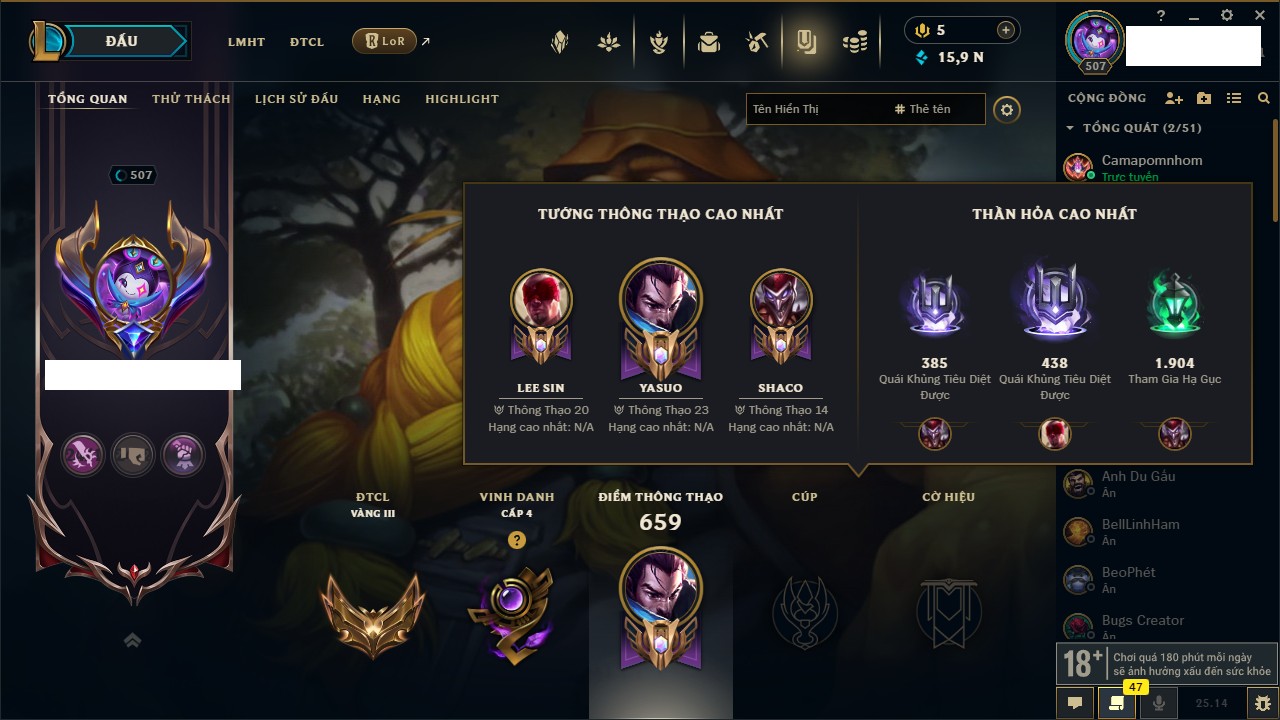Click the Tên Hiển Thị search field
1280x720 pixels.
point(815,109)
